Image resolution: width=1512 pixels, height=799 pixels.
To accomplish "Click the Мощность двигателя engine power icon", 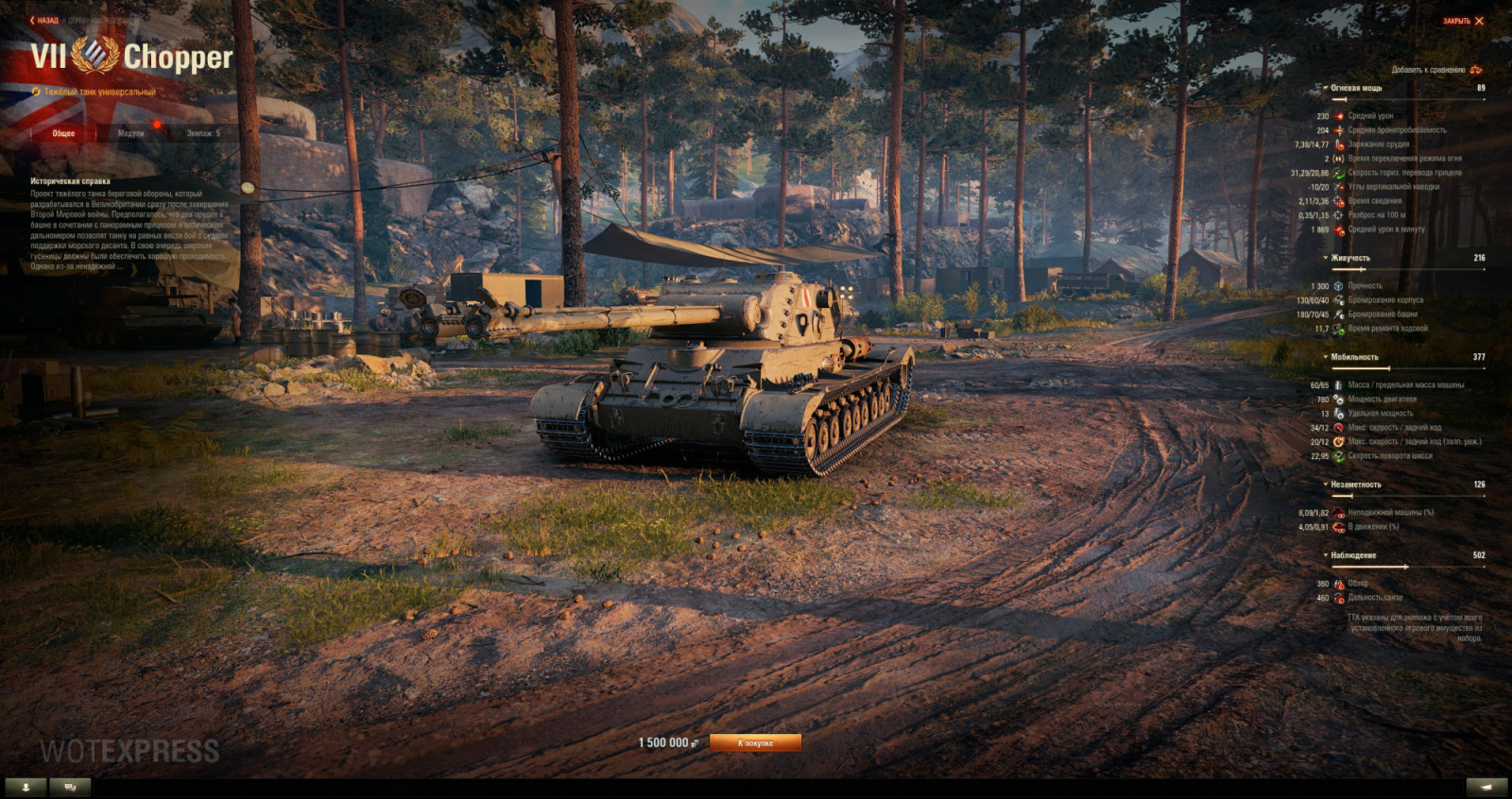I will pyautogui.click(x=1341, y=399).
